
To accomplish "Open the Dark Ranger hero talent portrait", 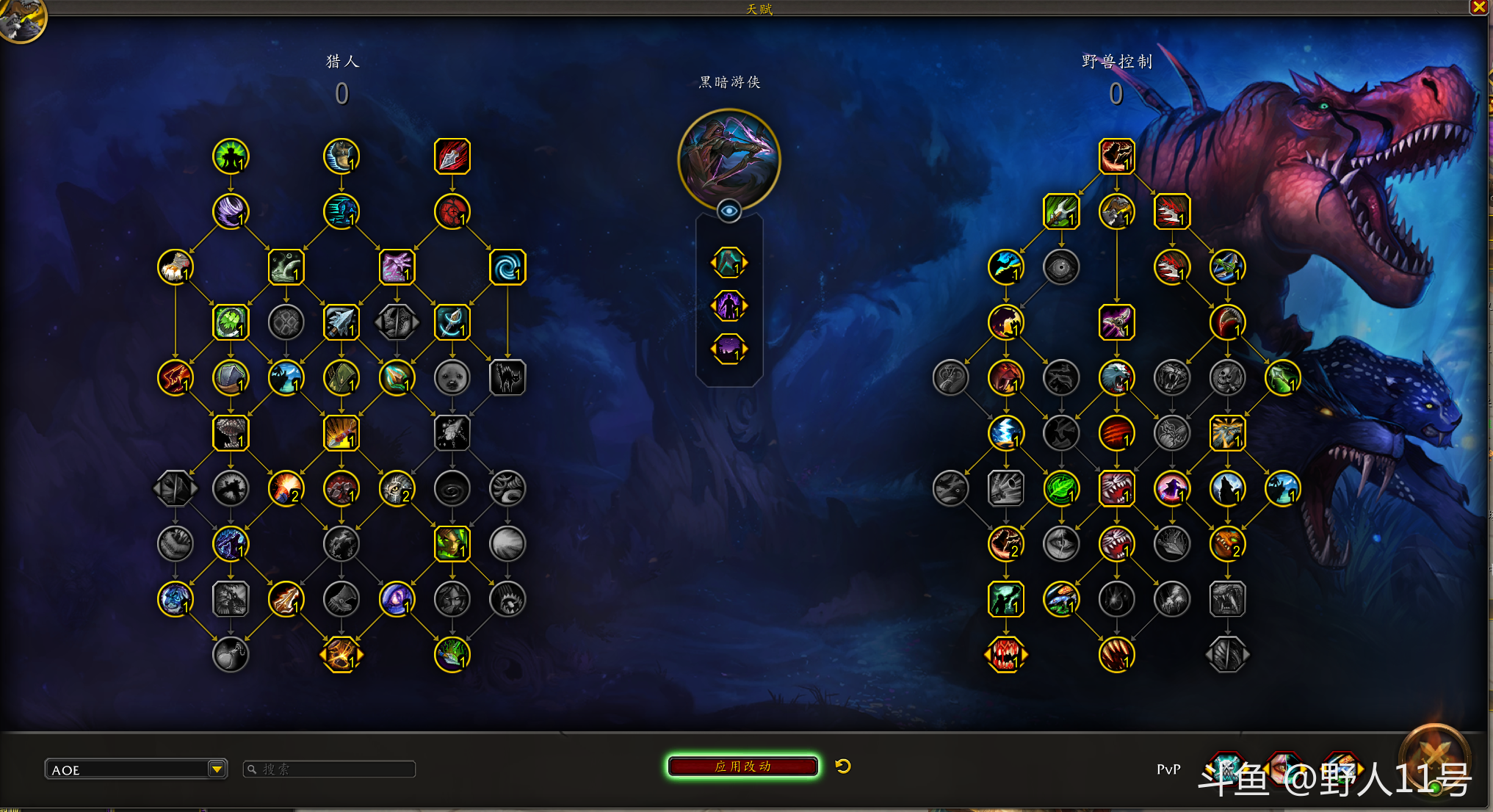I will point(729,158).
